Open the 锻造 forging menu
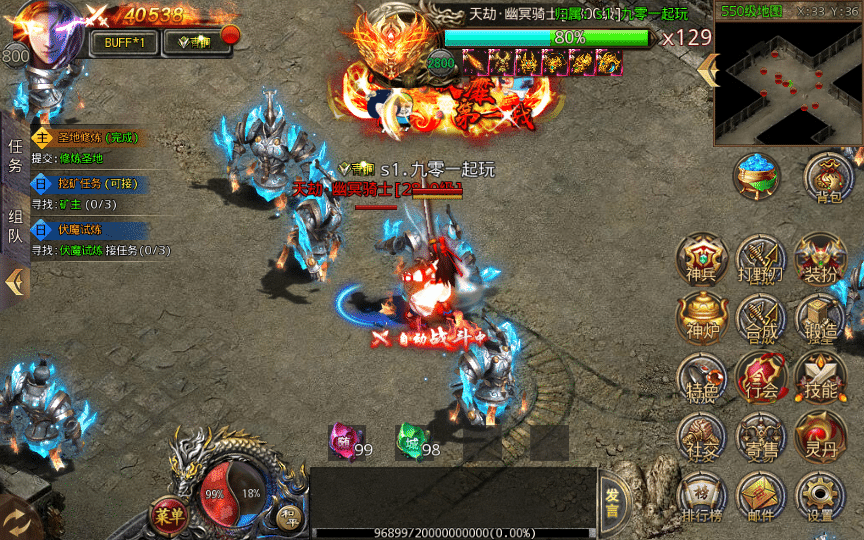The image size is (864, 540). (x=820, y=320)
